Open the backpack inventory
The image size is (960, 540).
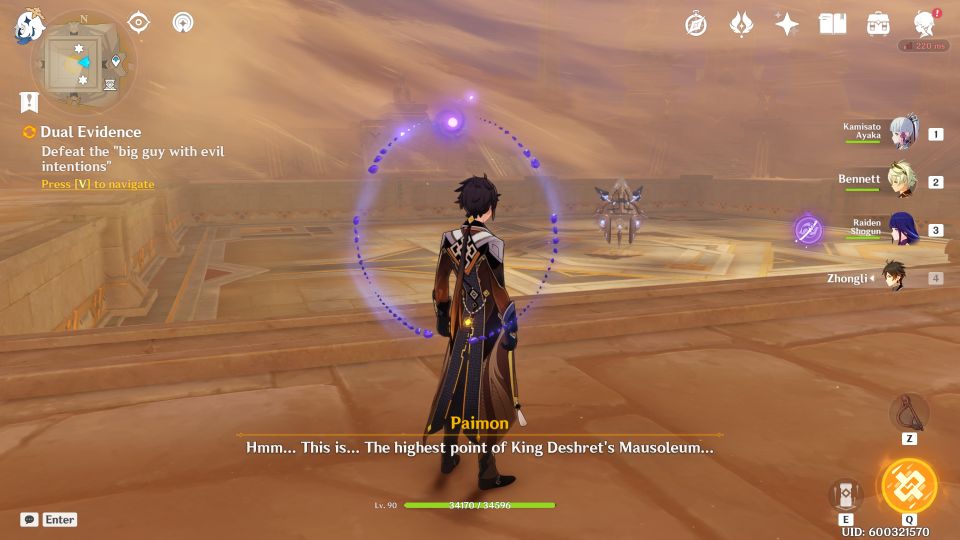click(879, 24)
